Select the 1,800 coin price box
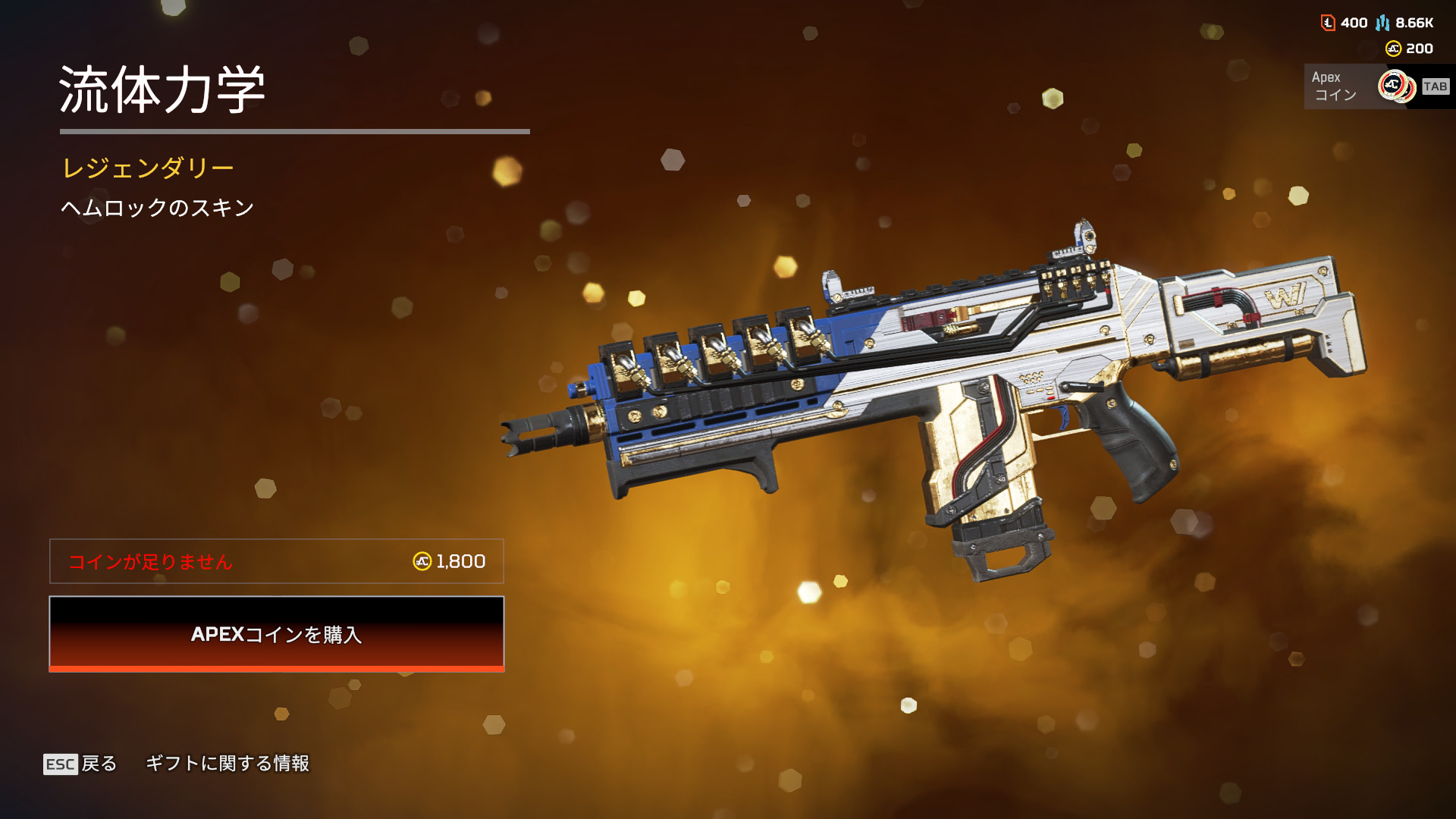 coord(277,561)
